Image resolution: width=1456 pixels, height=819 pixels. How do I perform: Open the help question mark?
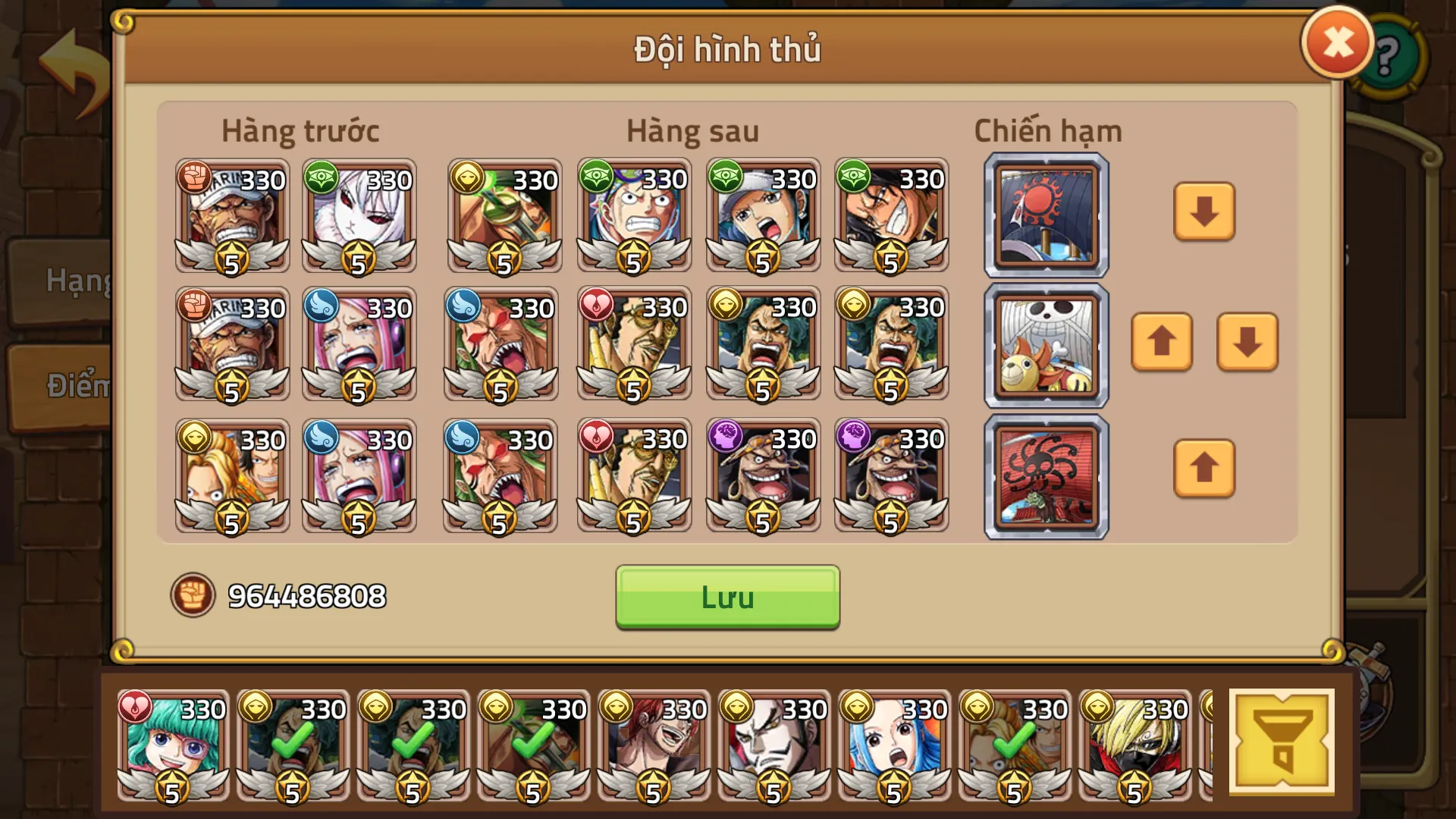tap(1388, 55)
